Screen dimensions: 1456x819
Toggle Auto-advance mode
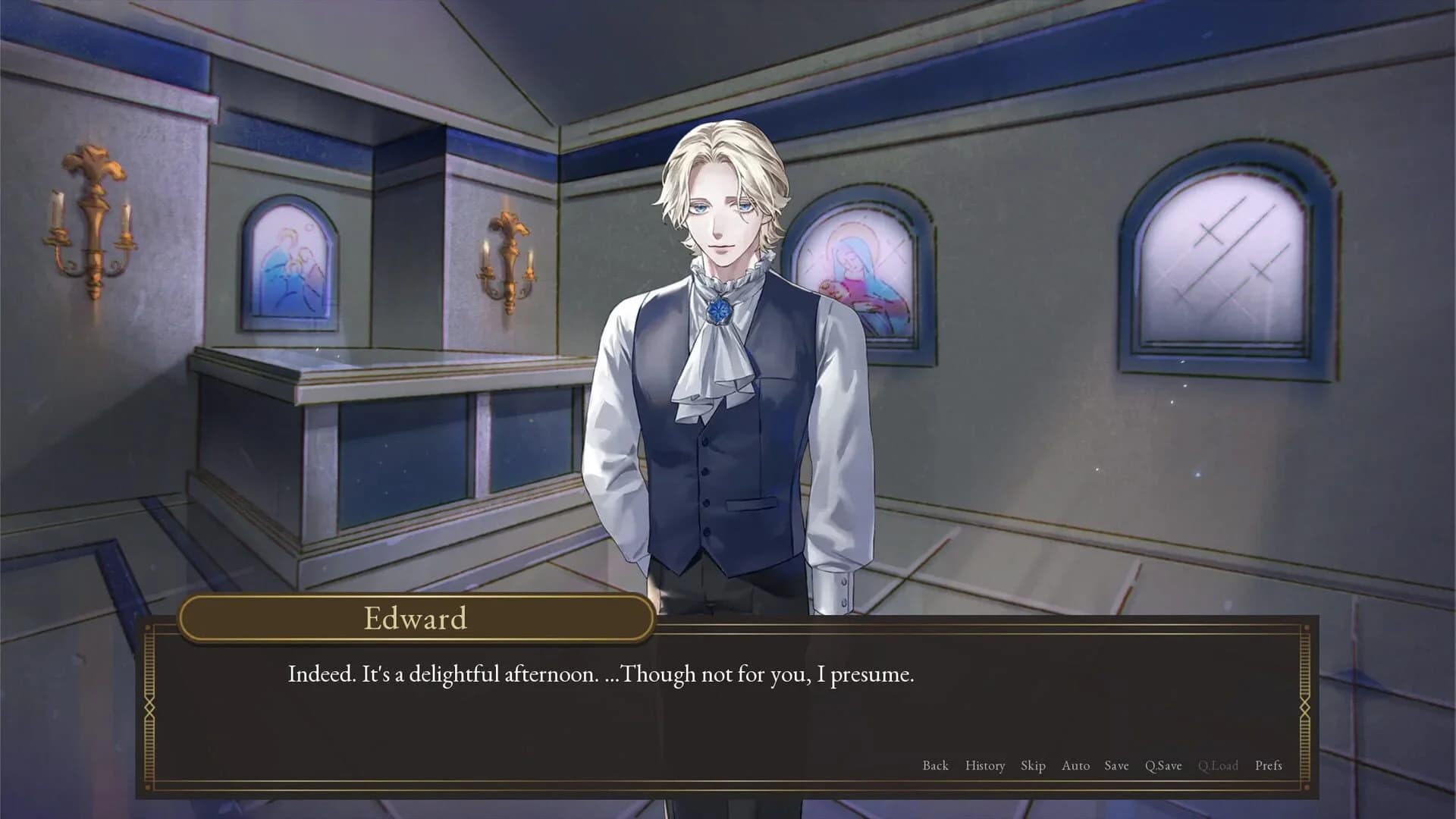click(1076, 766)
